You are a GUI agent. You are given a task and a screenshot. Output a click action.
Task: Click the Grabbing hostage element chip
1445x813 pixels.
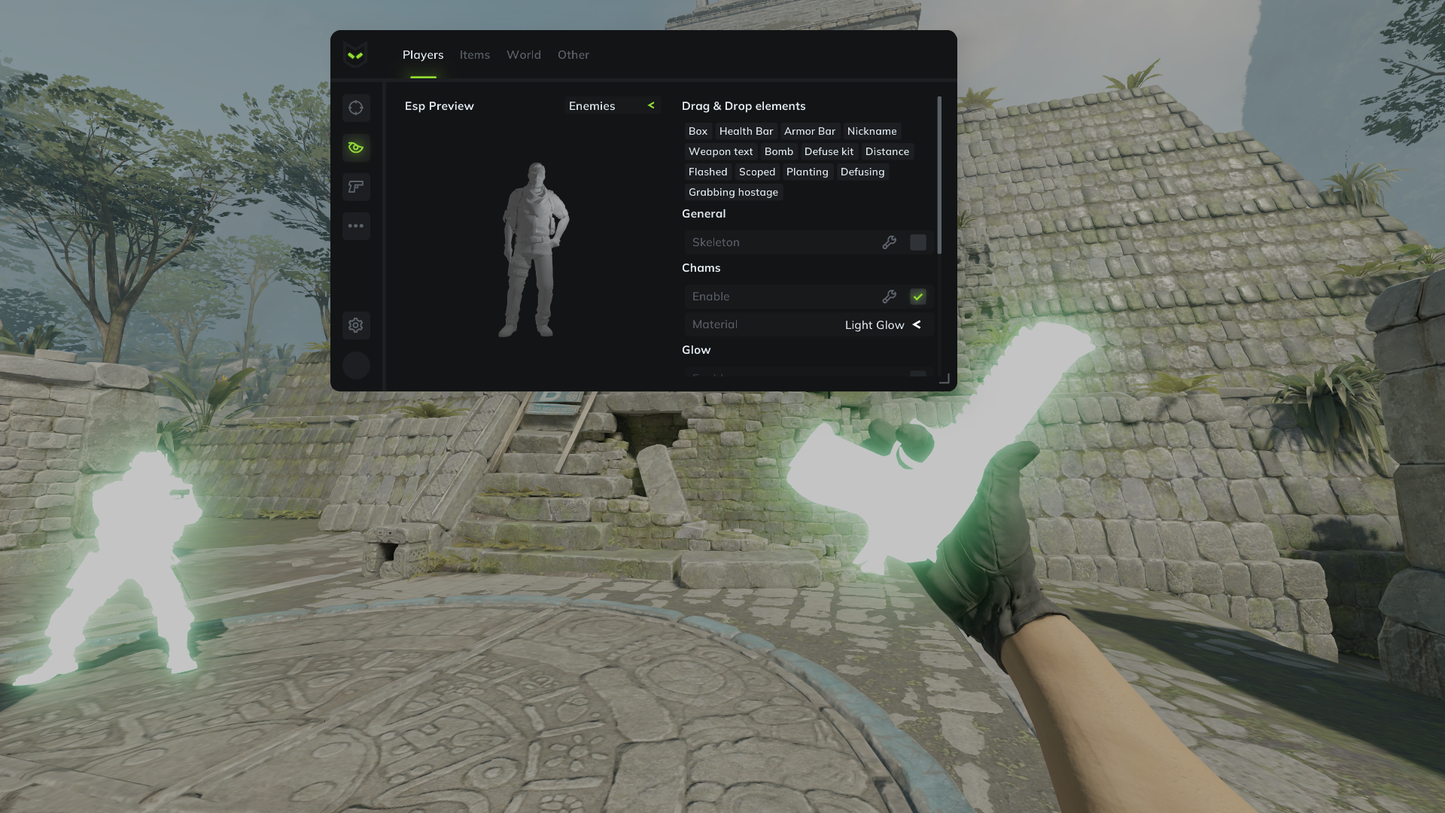[733, 192]
